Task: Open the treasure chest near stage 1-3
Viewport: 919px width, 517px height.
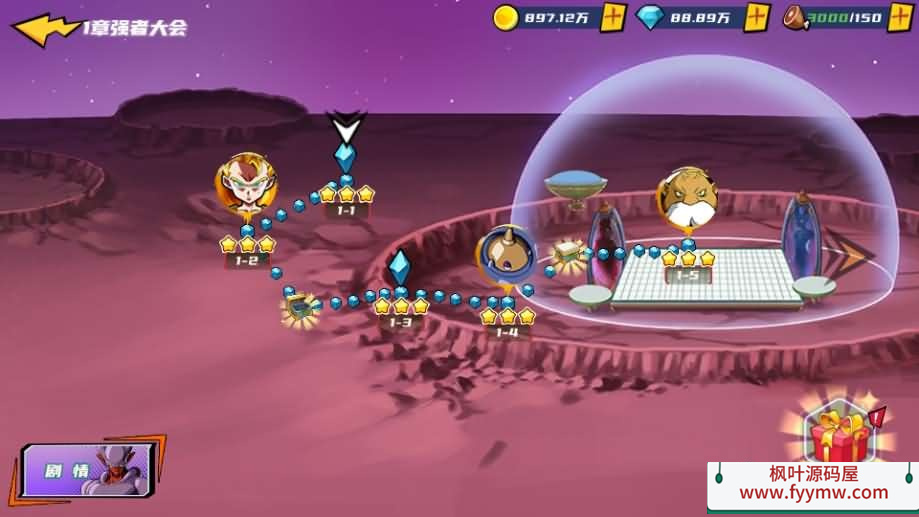Action: tap(299, 308)
